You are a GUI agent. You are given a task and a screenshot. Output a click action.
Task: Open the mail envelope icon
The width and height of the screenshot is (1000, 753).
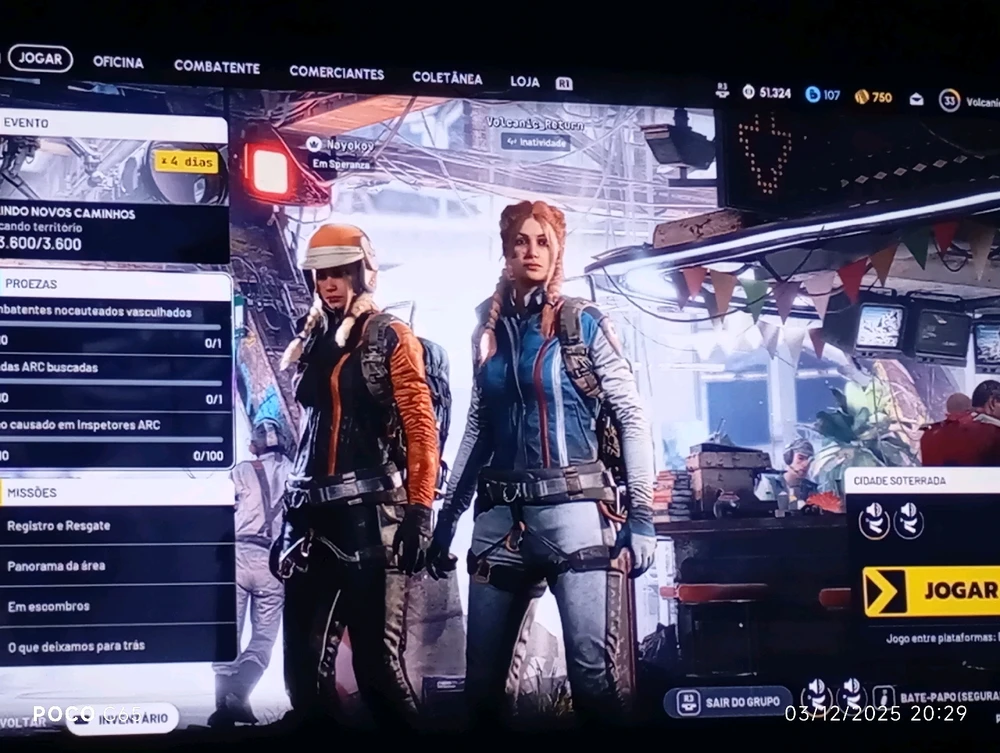(x=916, y=98)
